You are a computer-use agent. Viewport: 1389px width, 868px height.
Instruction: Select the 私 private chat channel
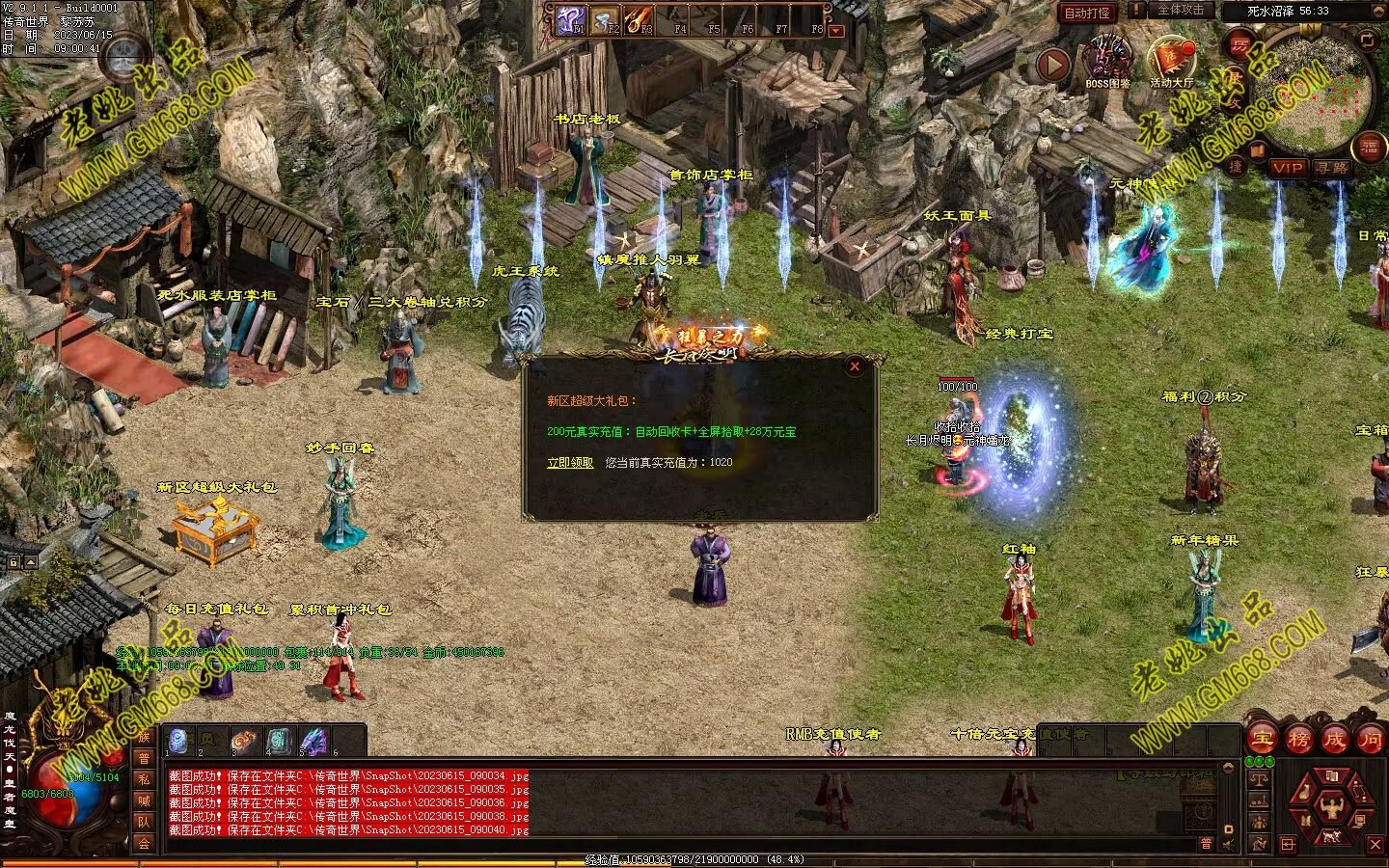[144, 779]
